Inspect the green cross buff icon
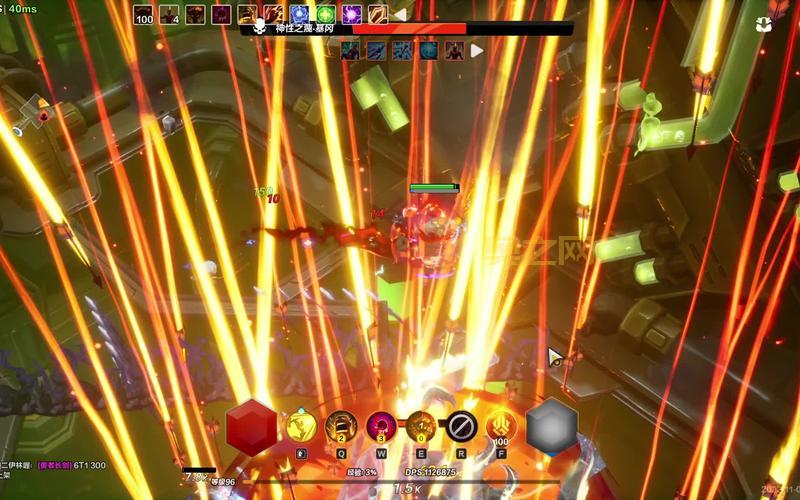Image resolution: width=800 pixels, height=500 pixels. coord(325,15)
